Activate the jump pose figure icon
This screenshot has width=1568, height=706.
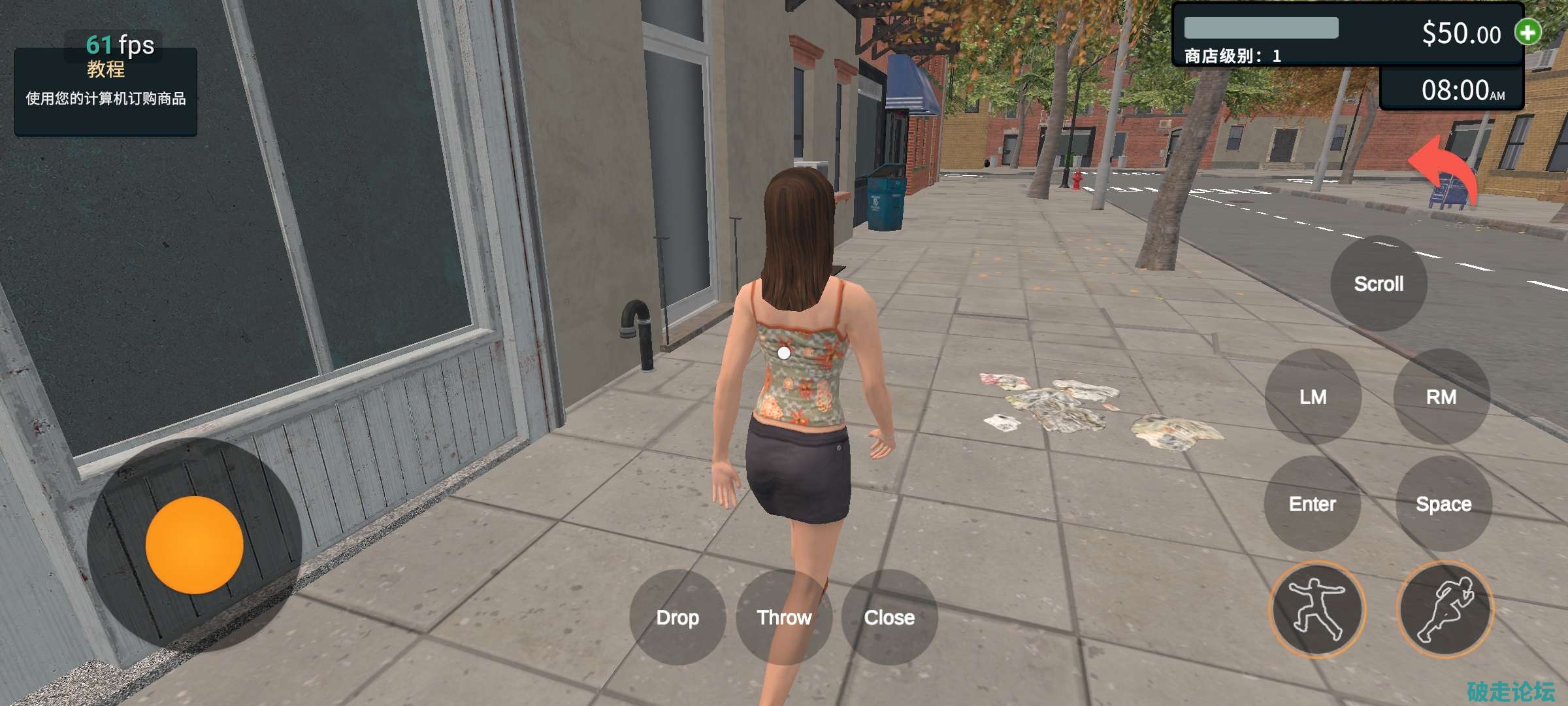1317,609
